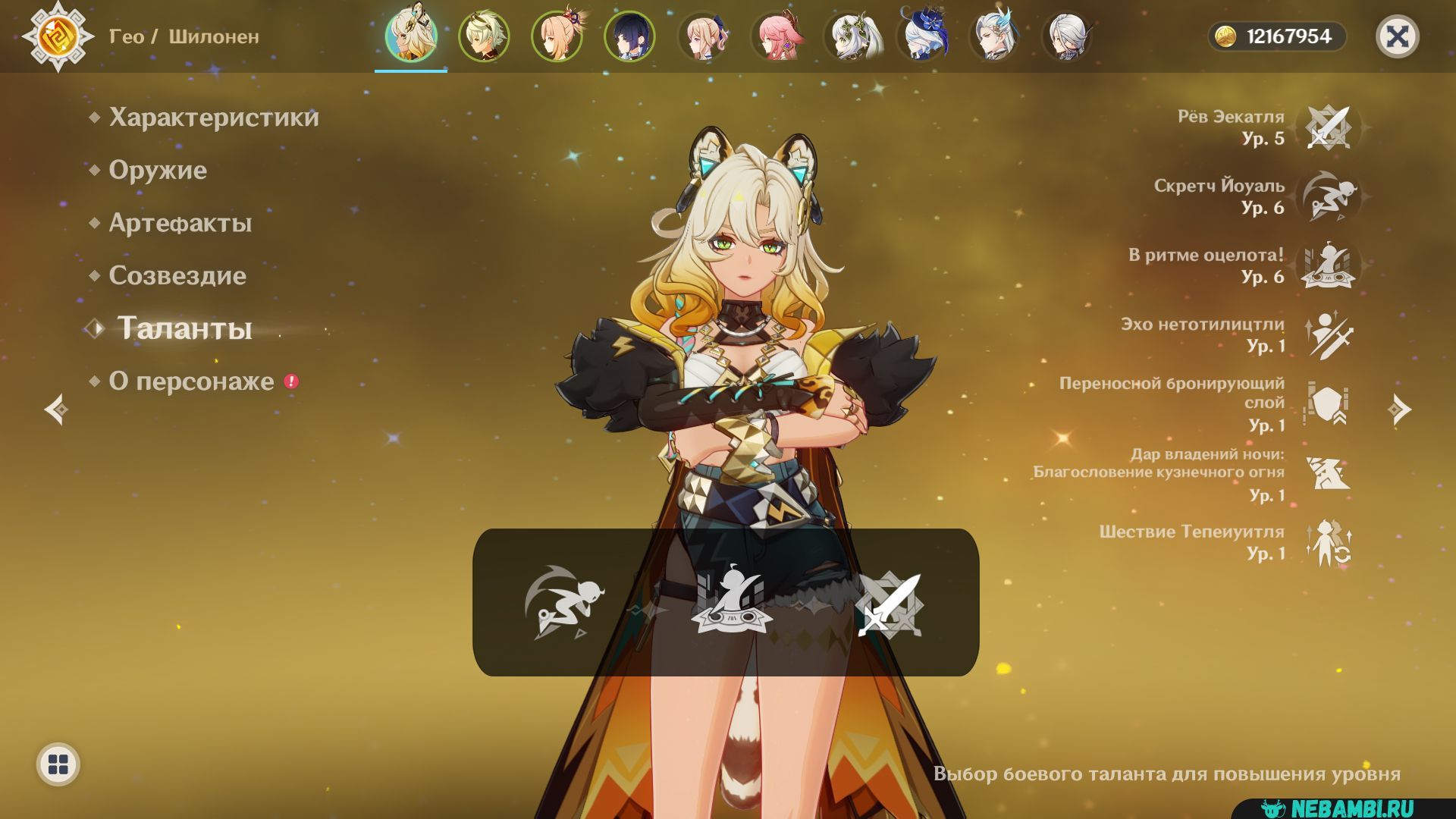1456x819 pixels.
Task: Open the square grid menu button
Action: [x=58, y=764]
